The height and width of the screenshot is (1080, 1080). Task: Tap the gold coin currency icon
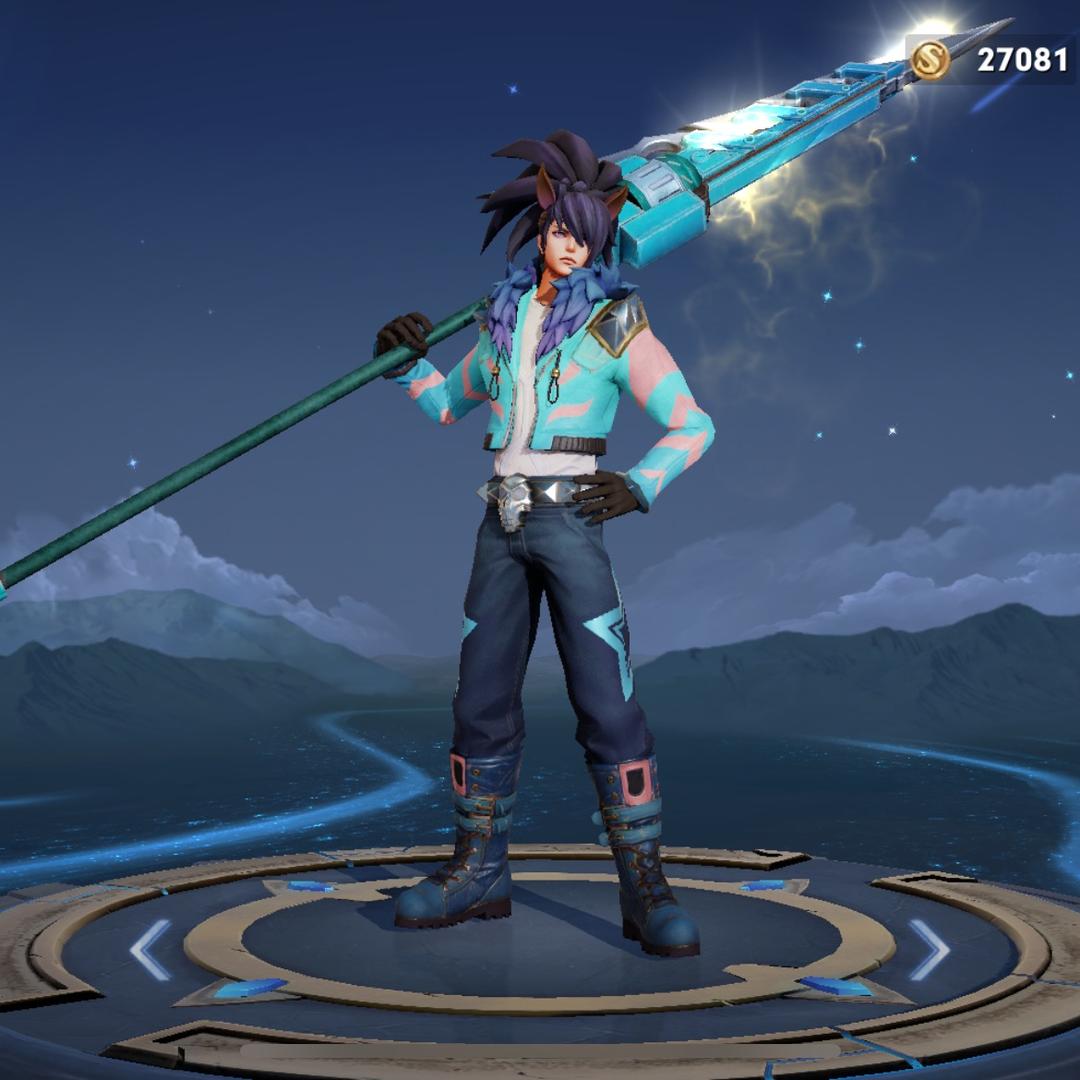pyautogui.click(x=931, y=60)
